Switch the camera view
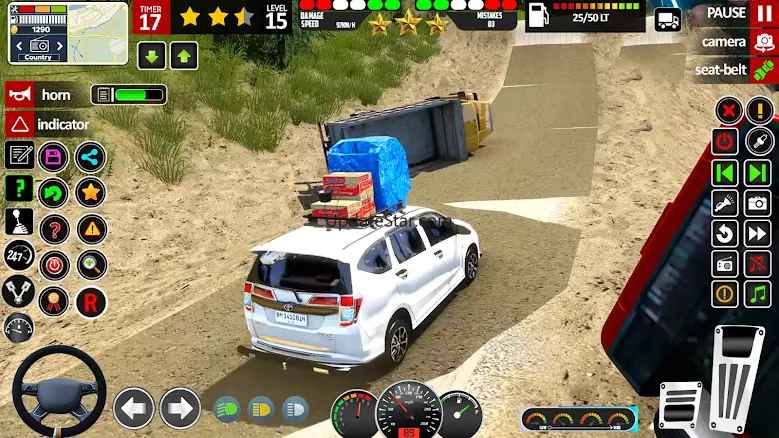779x438 pixels. 735,42
